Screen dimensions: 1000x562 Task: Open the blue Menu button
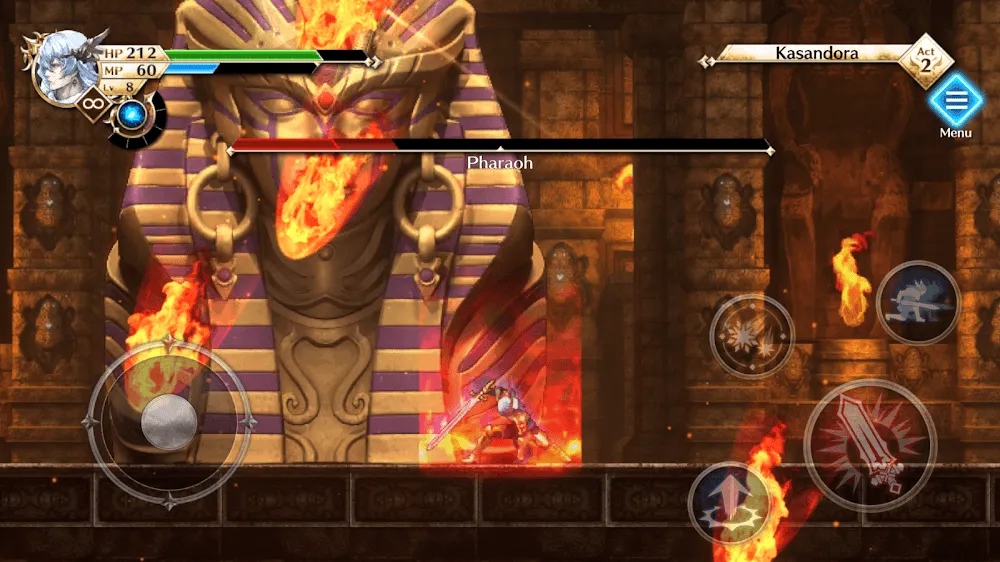tap(956, 102)
